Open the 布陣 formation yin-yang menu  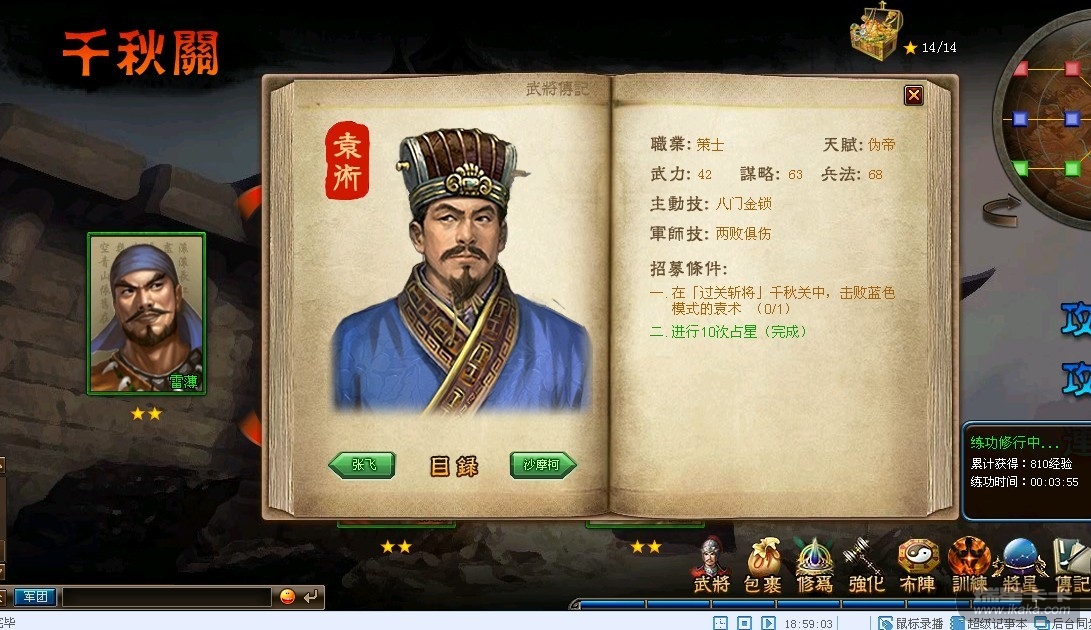coord(917,566)
